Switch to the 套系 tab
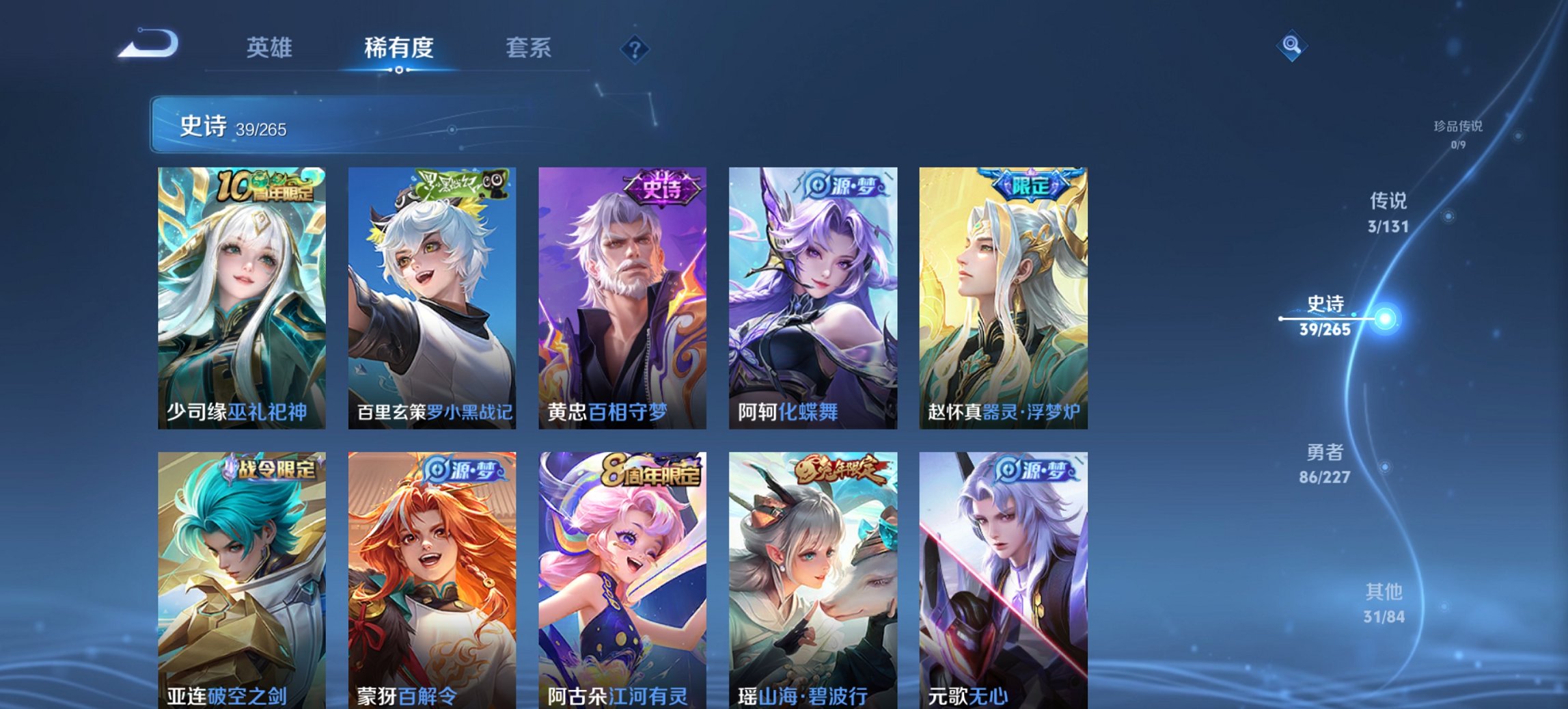This screenshot has height=709, width=1568. (x=529, y=48)
